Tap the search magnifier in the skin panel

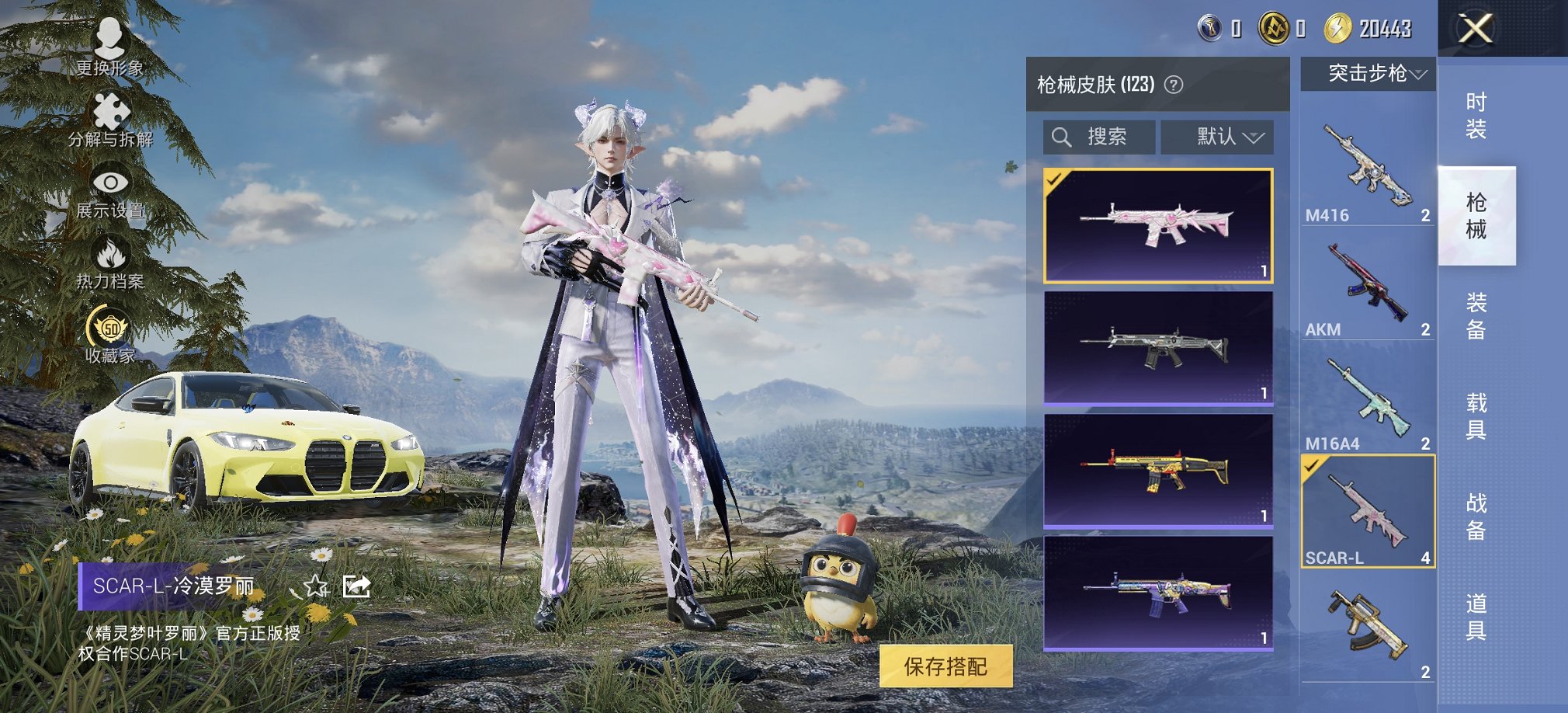[1062, 137]
